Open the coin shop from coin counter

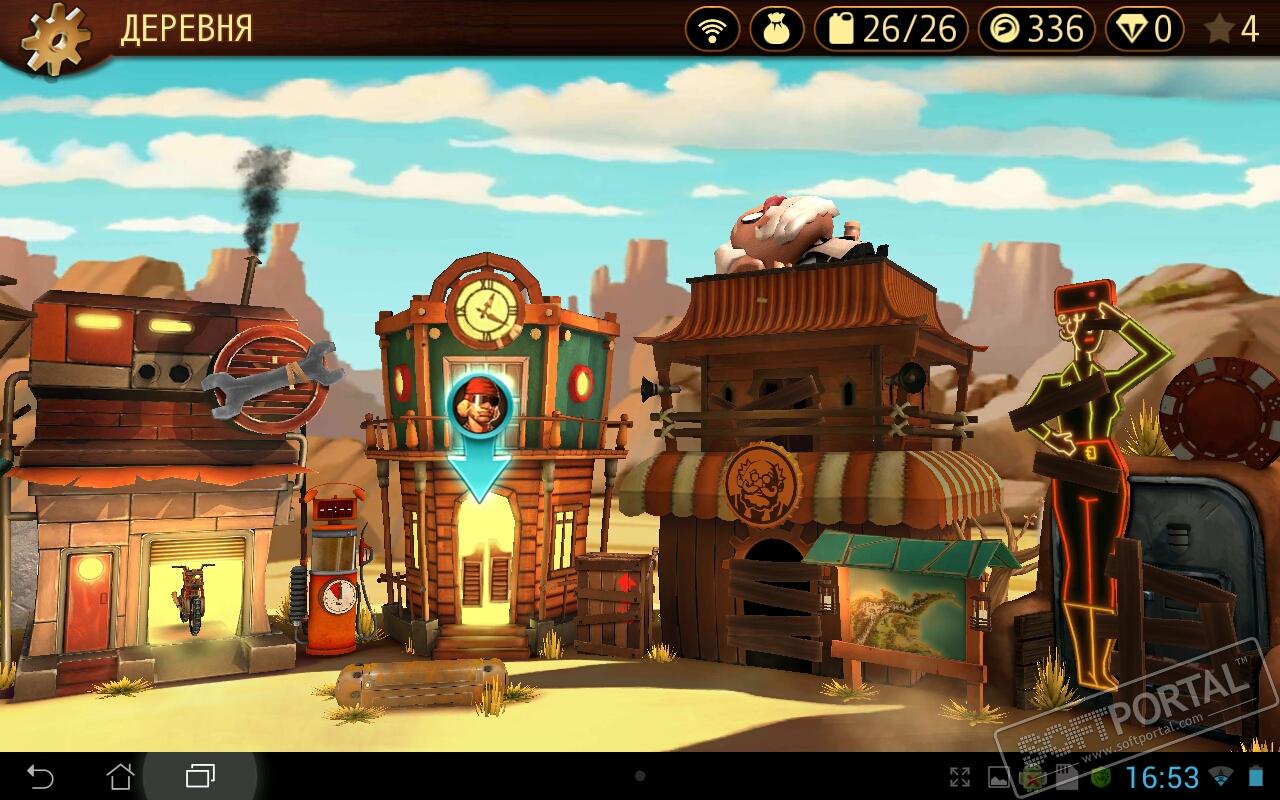coord(1036,30)
